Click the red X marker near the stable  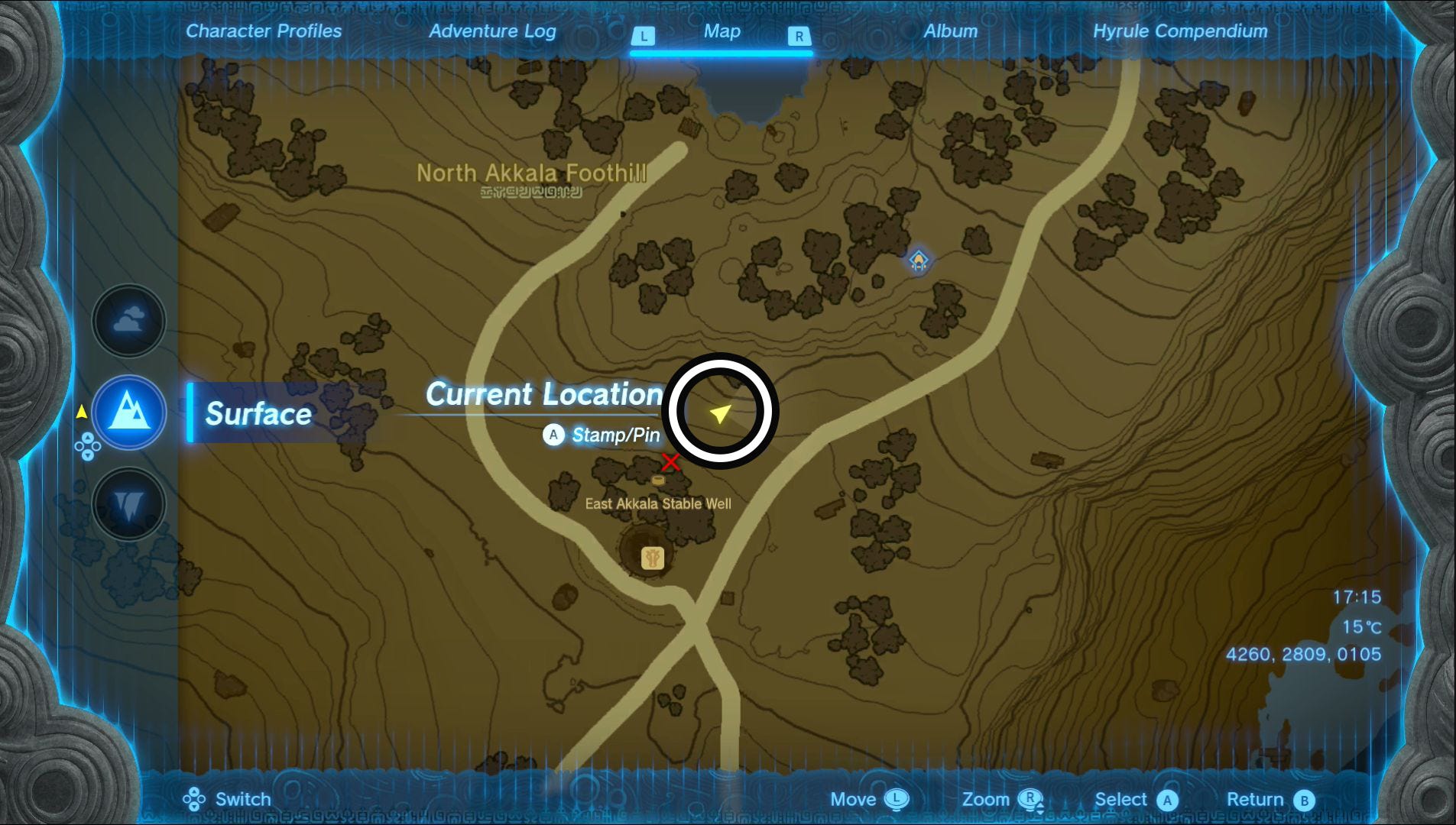670,462
